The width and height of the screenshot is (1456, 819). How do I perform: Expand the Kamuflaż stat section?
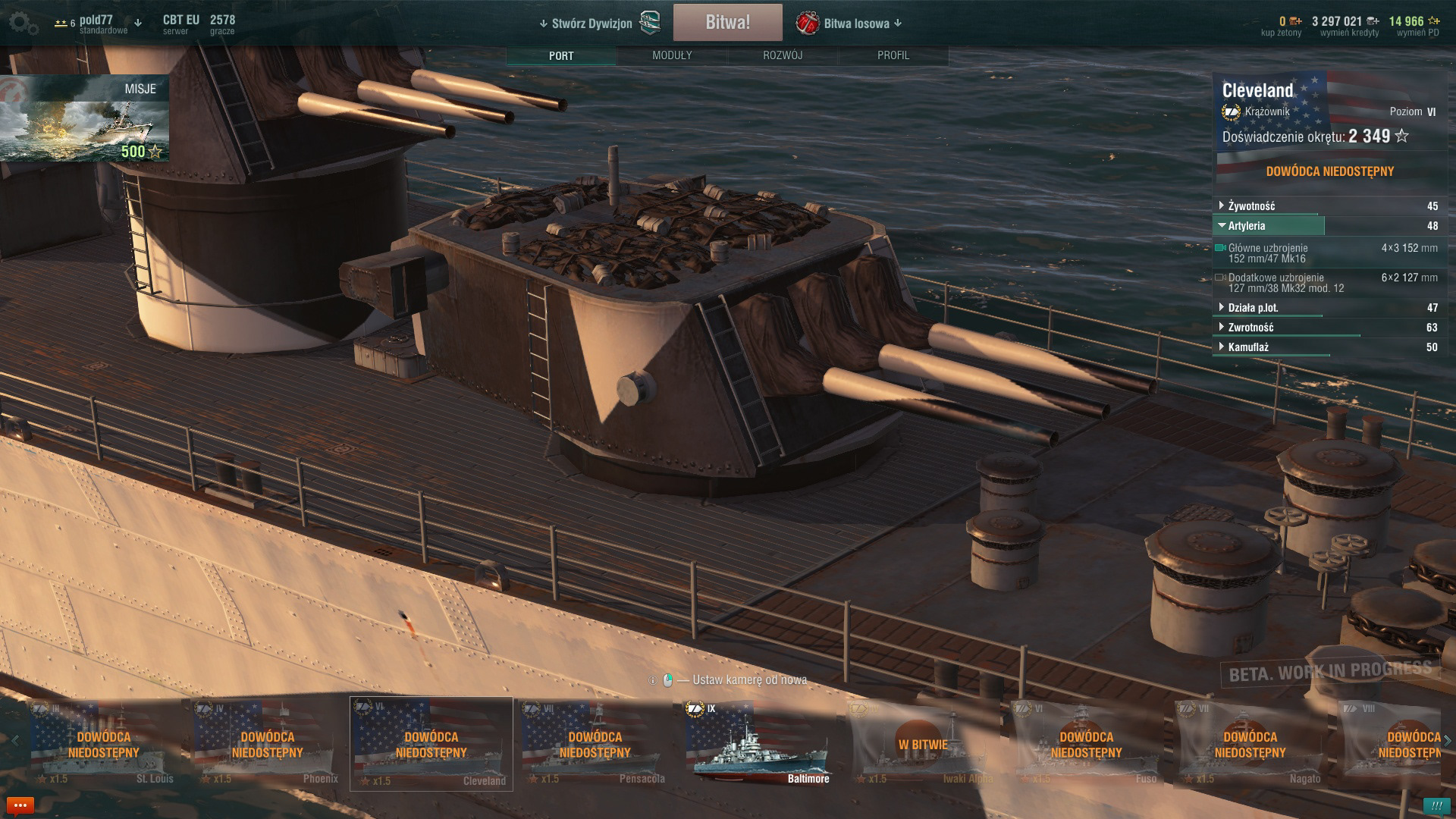tap(1248, 347)
